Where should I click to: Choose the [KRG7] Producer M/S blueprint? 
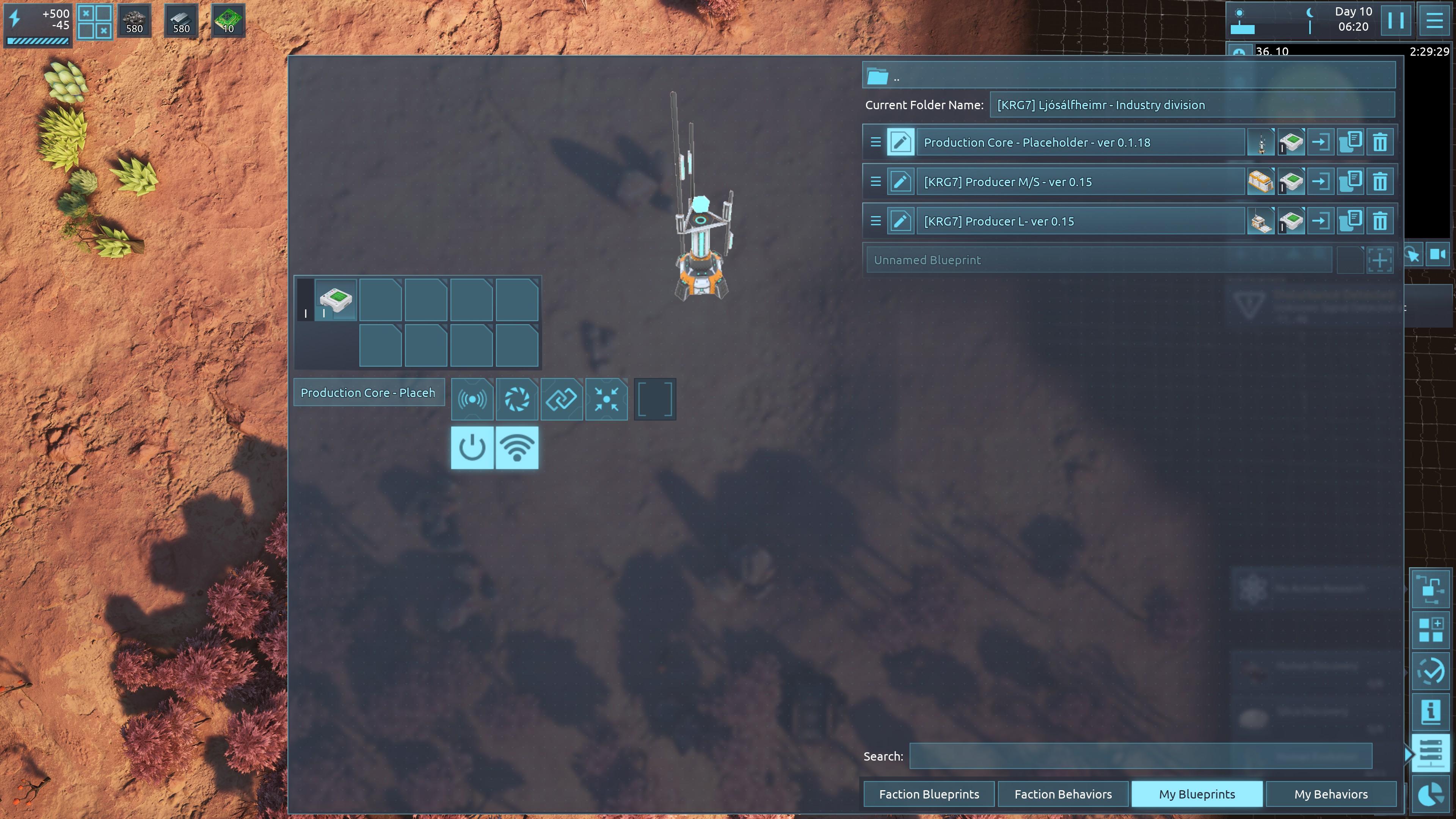click(x=1079, y=182)
